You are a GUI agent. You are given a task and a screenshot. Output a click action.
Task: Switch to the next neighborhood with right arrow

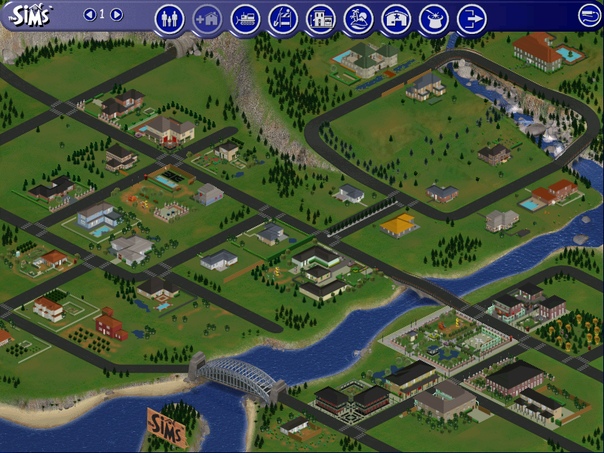click(x=117, y=15)
